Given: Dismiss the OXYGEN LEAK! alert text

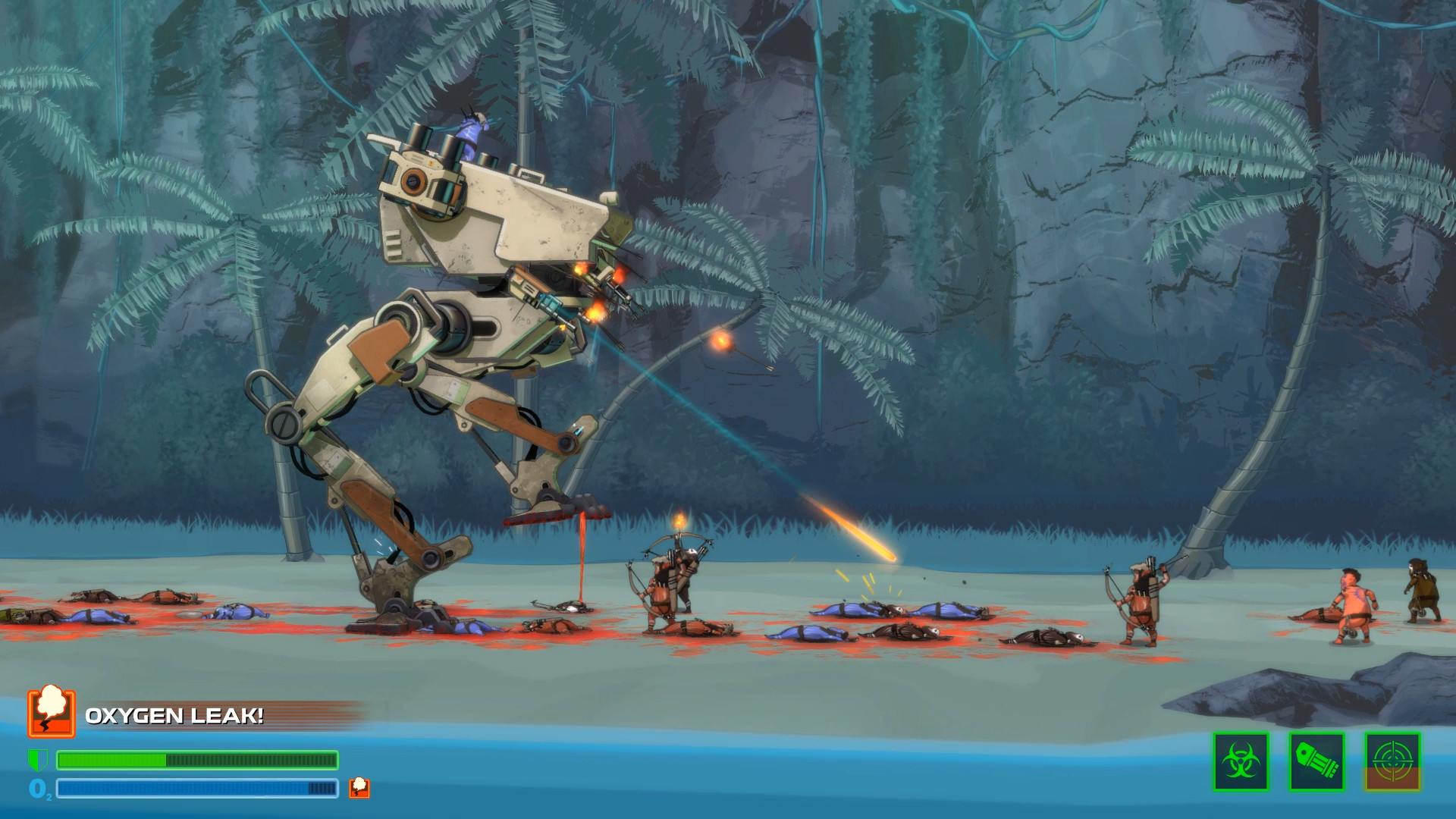Looking at the screenshot, I should pyautogui.click(x=174, y=715).
